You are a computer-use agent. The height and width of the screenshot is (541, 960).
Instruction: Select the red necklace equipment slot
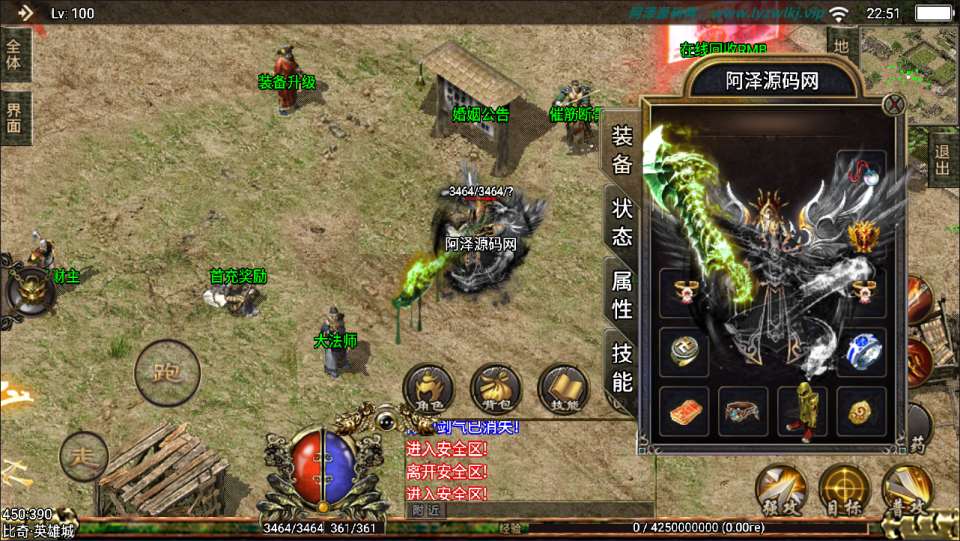(x=861, y=172)
